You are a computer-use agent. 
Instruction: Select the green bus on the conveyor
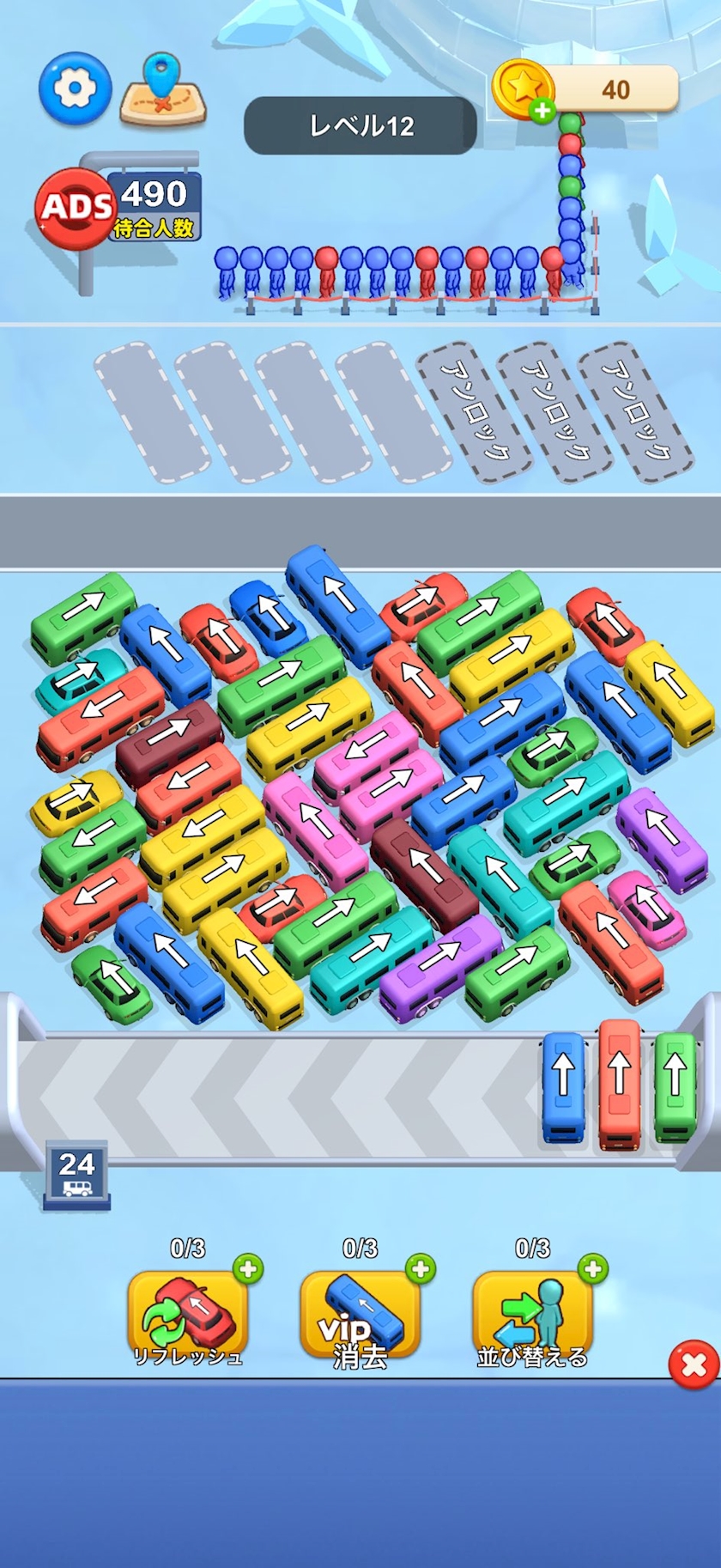point(676,1086)
